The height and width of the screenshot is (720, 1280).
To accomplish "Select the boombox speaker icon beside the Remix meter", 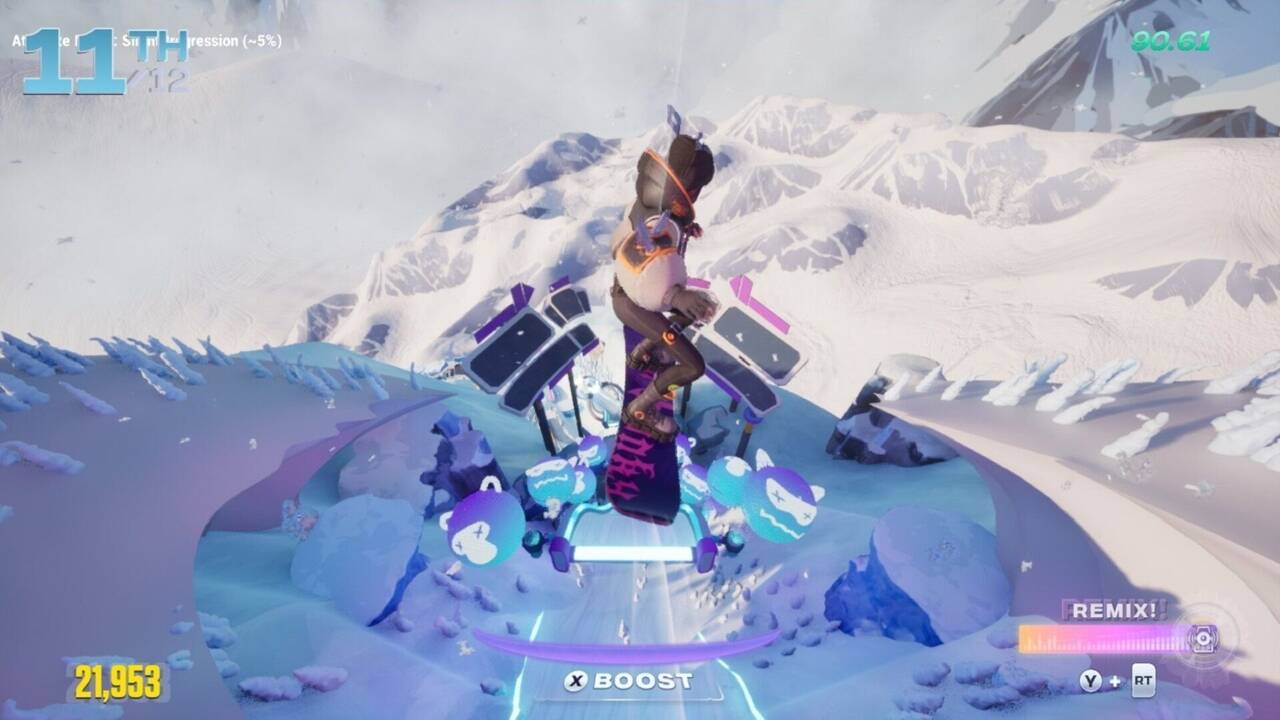I will (x=1203, y=639).
